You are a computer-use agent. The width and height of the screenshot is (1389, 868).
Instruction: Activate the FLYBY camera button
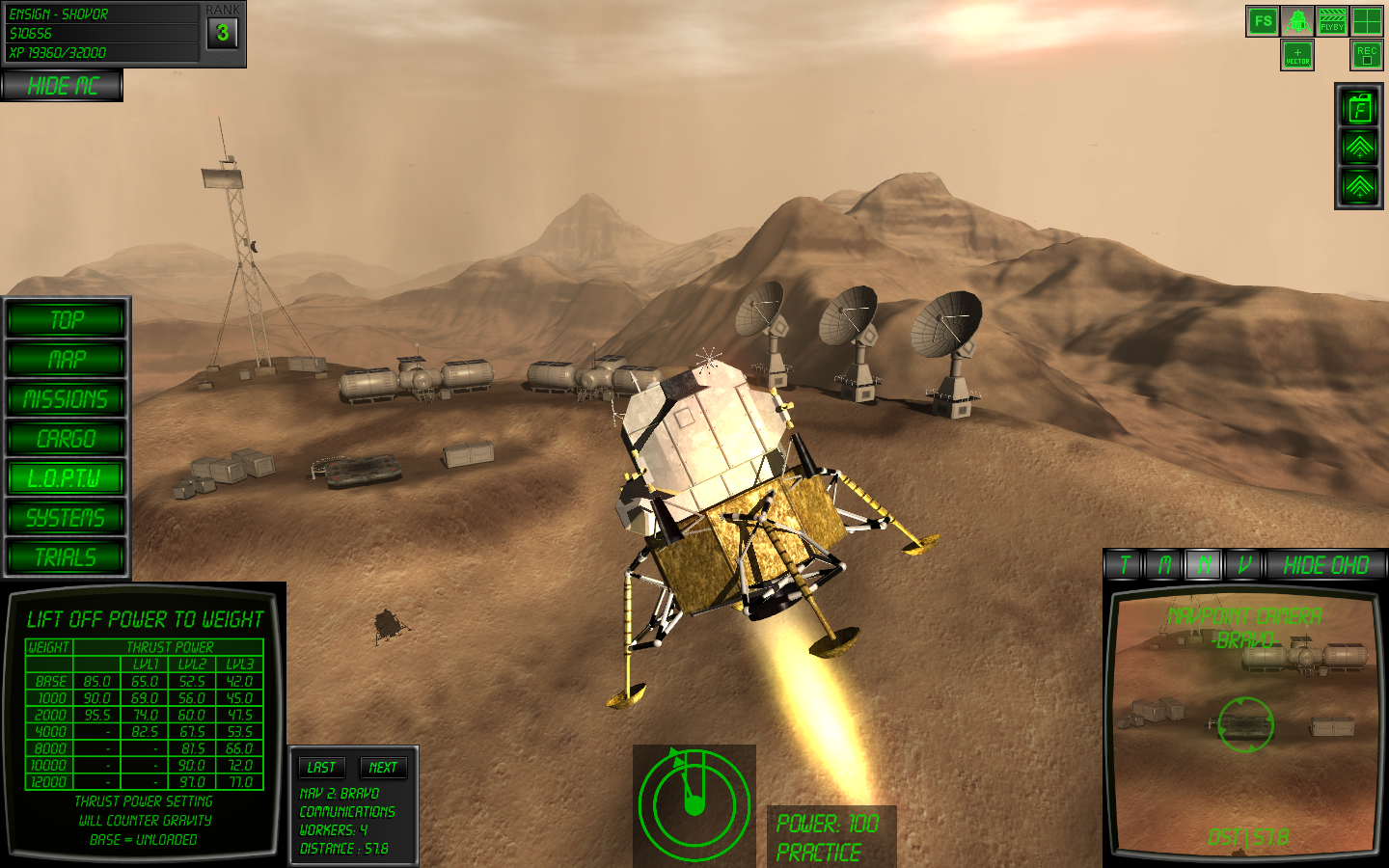1332,21
